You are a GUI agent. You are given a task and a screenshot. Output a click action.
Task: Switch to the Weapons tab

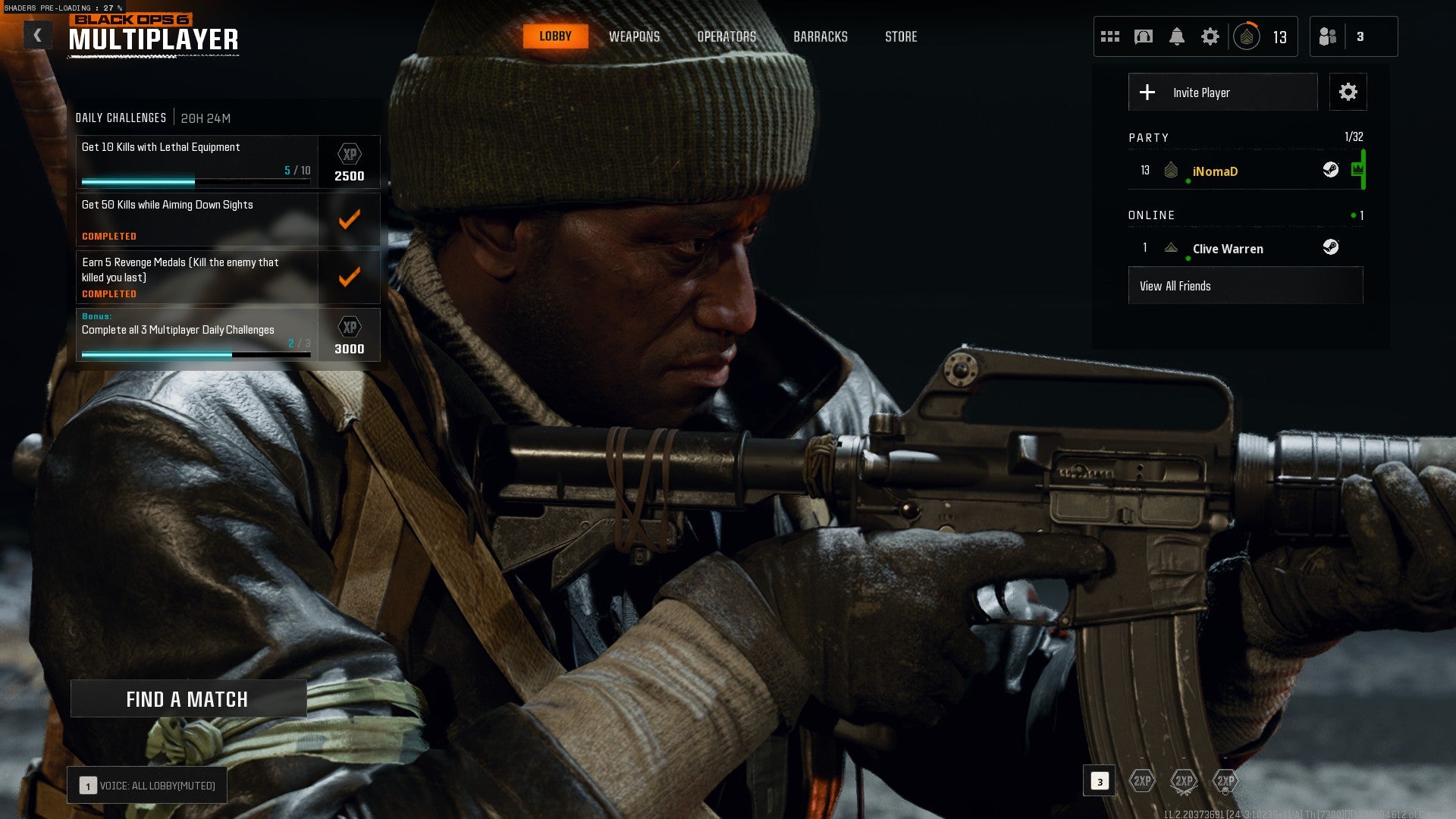635,36
